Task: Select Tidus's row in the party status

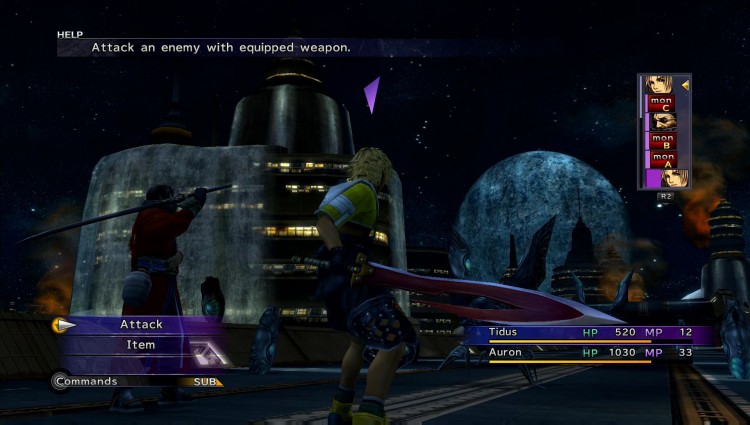Action: pyautogui.click(x=590, y=332)
